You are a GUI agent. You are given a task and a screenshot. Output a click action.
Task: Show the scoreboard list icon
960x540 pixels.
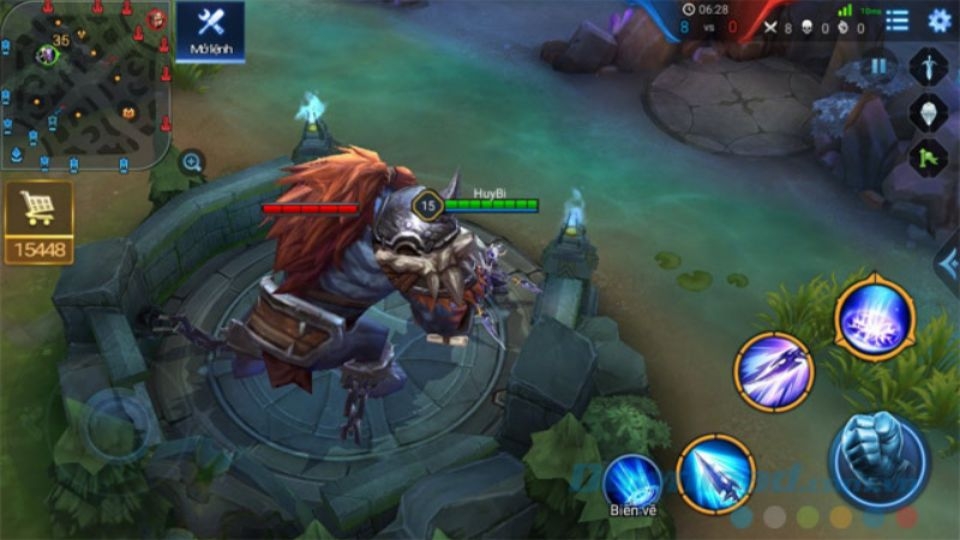(897, 20)
